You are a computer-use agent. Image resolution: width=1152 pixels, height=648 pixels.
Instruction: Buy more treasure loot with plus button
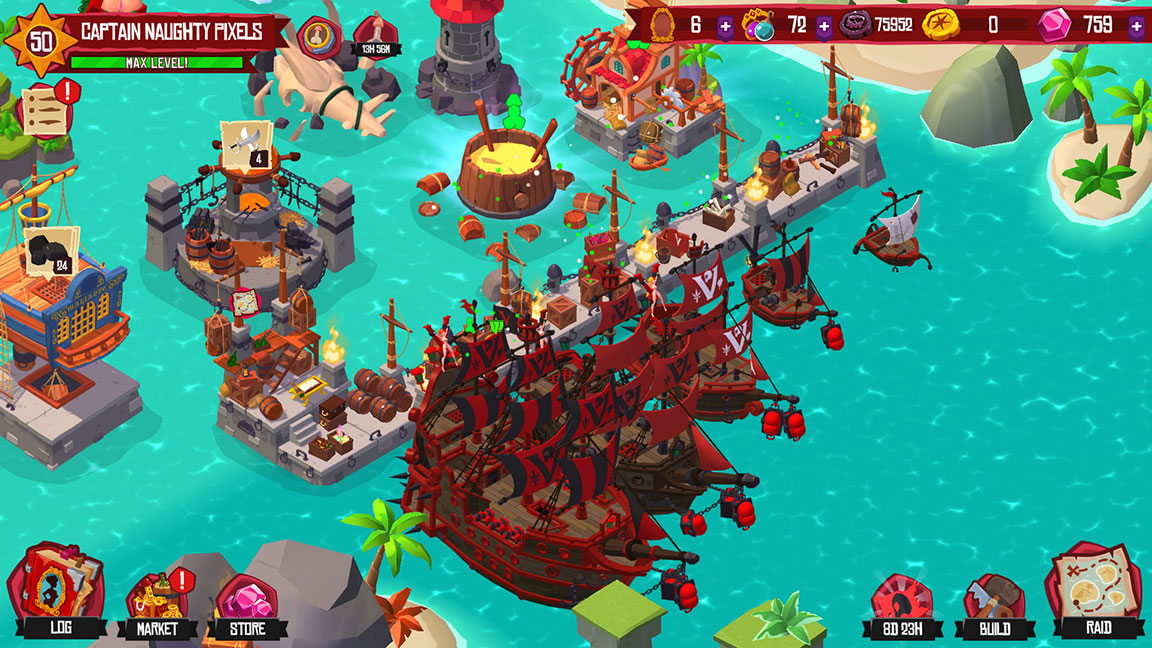tap(823, 26)
